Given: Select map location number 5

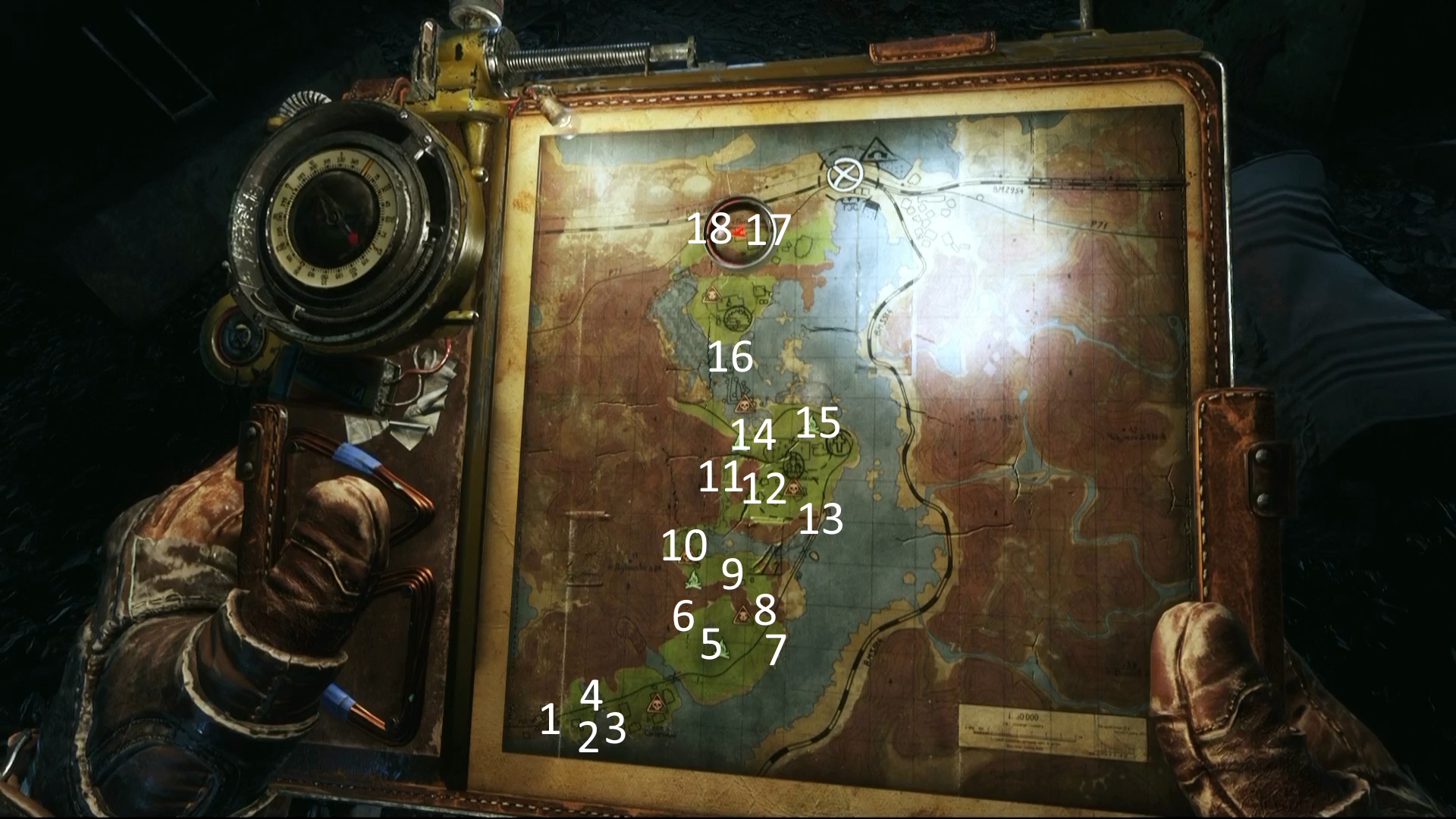Looking at the screenshot, I should pos(711,644).
